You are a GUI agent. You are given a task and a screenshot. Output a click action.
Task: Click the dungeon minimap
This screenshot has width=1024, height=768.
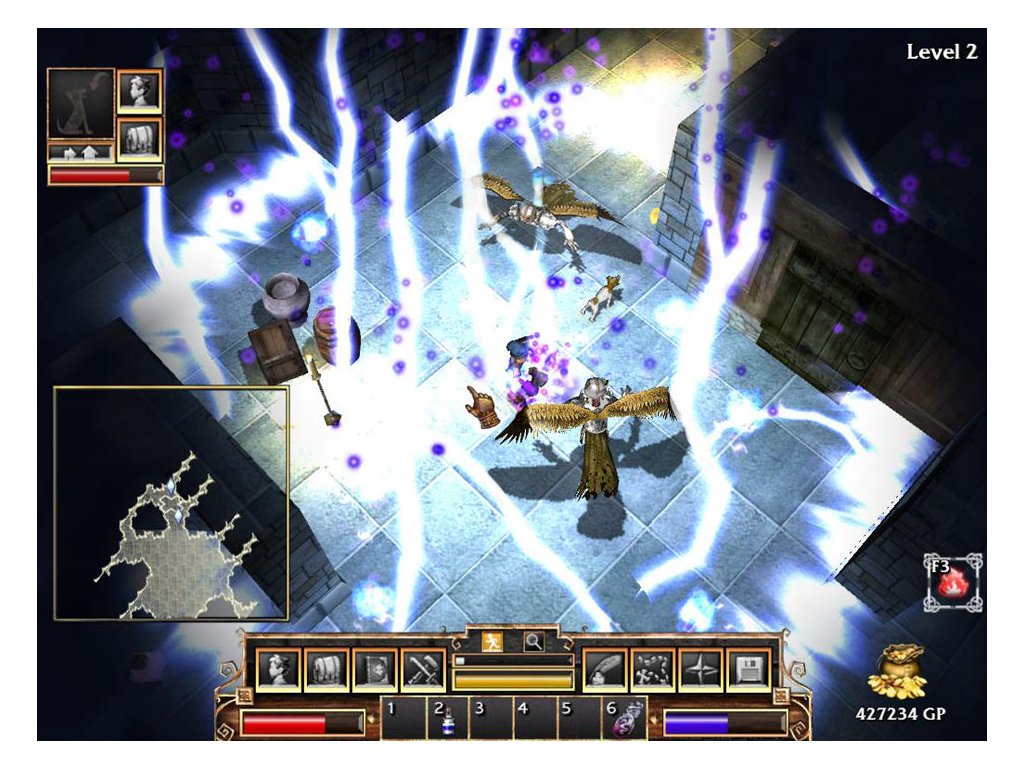(x=171, y=503)
